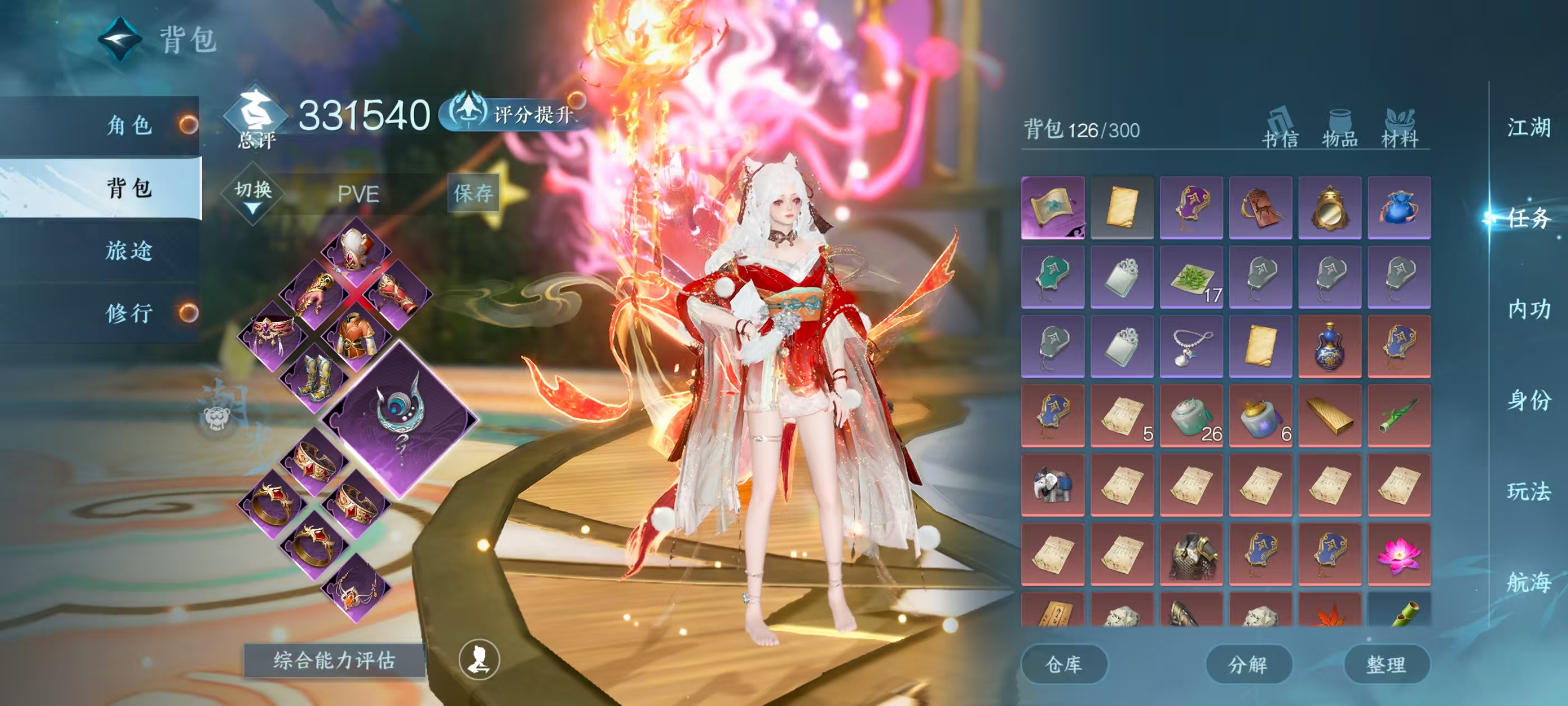Select the blue porcelain vase item
Screen dimensions: 1568x706
coord(1329,347)
